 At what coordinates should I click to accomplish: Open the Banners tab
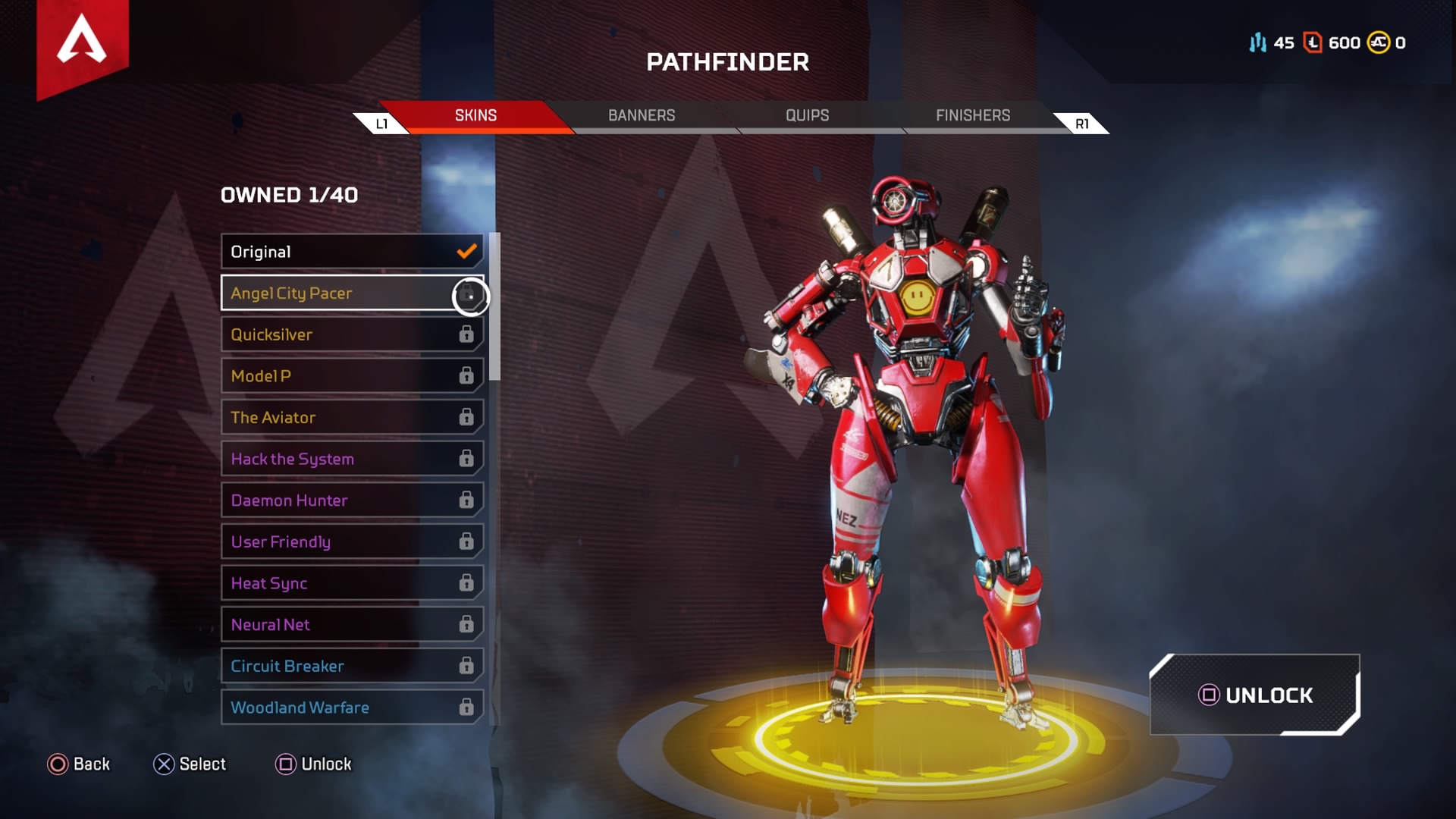tap(642, 115)
